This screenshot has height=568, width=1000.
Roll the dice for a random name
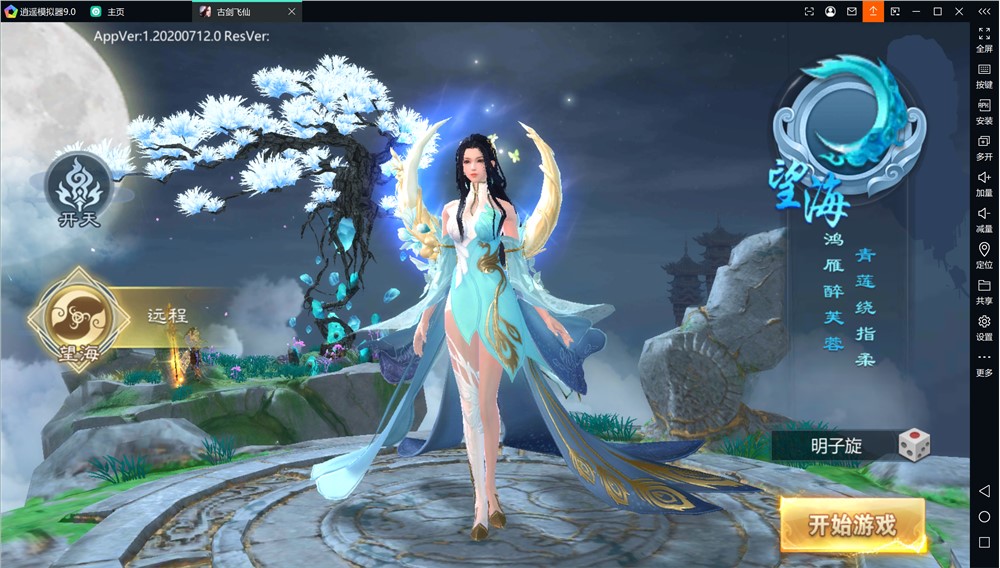click(x=913, y=445)
